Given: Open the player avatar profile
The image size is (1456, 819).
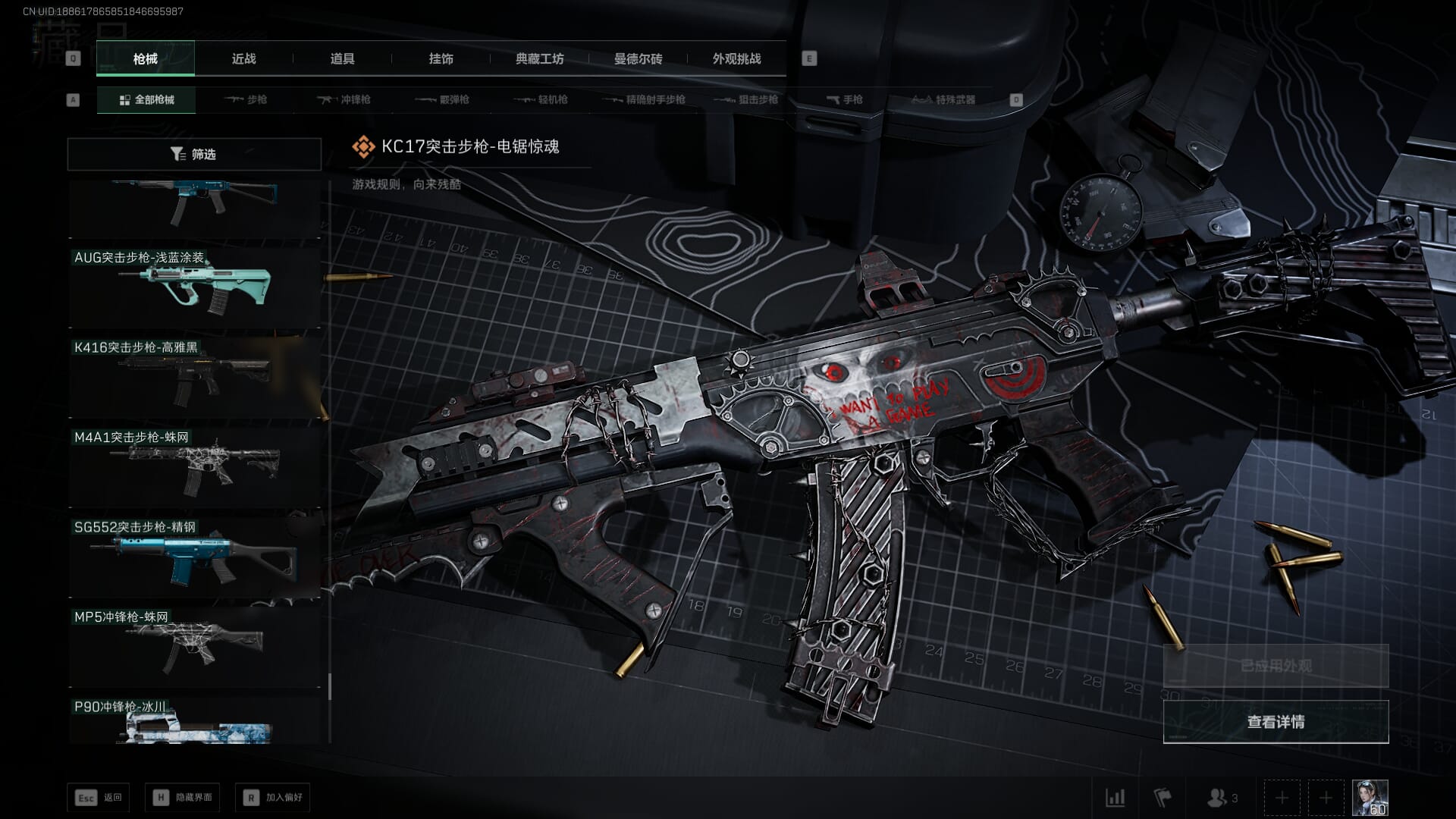Looking at the screenshot, I should 1370,798.
